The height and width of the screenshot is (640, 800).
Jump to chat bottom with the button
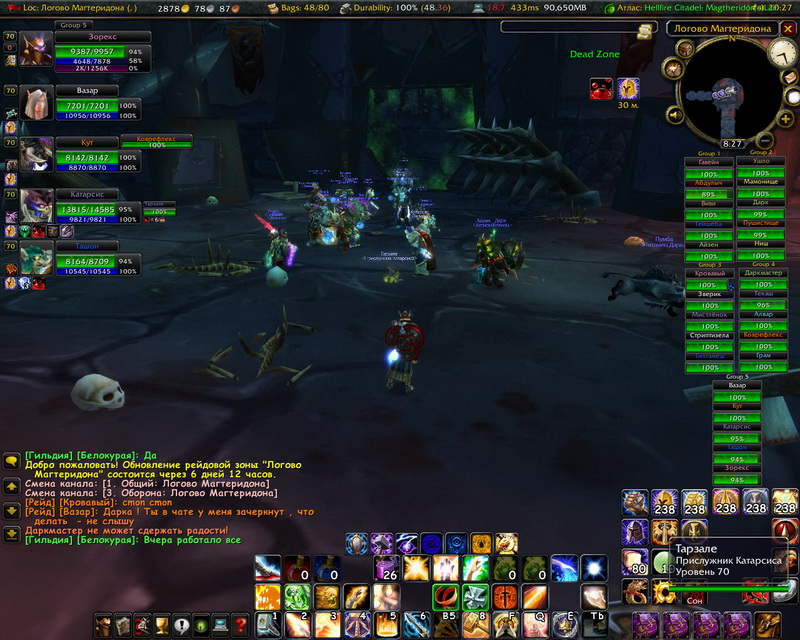coord(11,534)
